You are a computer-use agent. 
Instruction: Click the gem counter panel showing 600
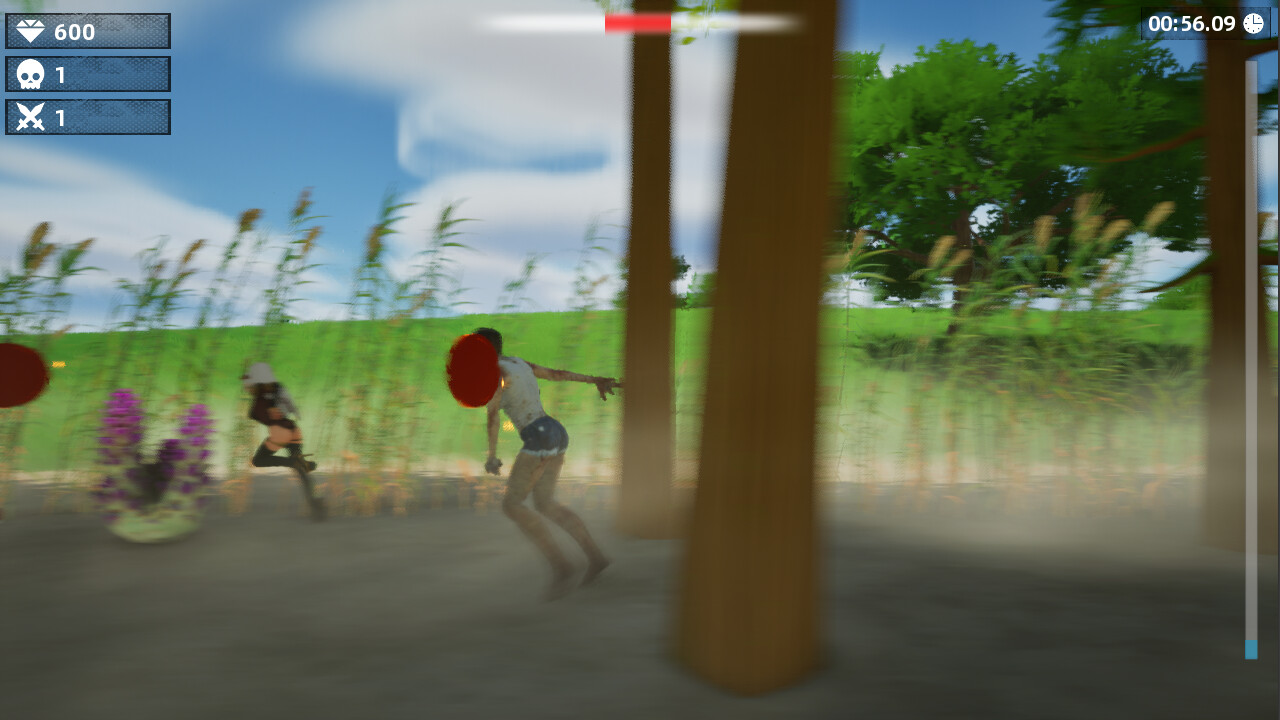(88, 29)
